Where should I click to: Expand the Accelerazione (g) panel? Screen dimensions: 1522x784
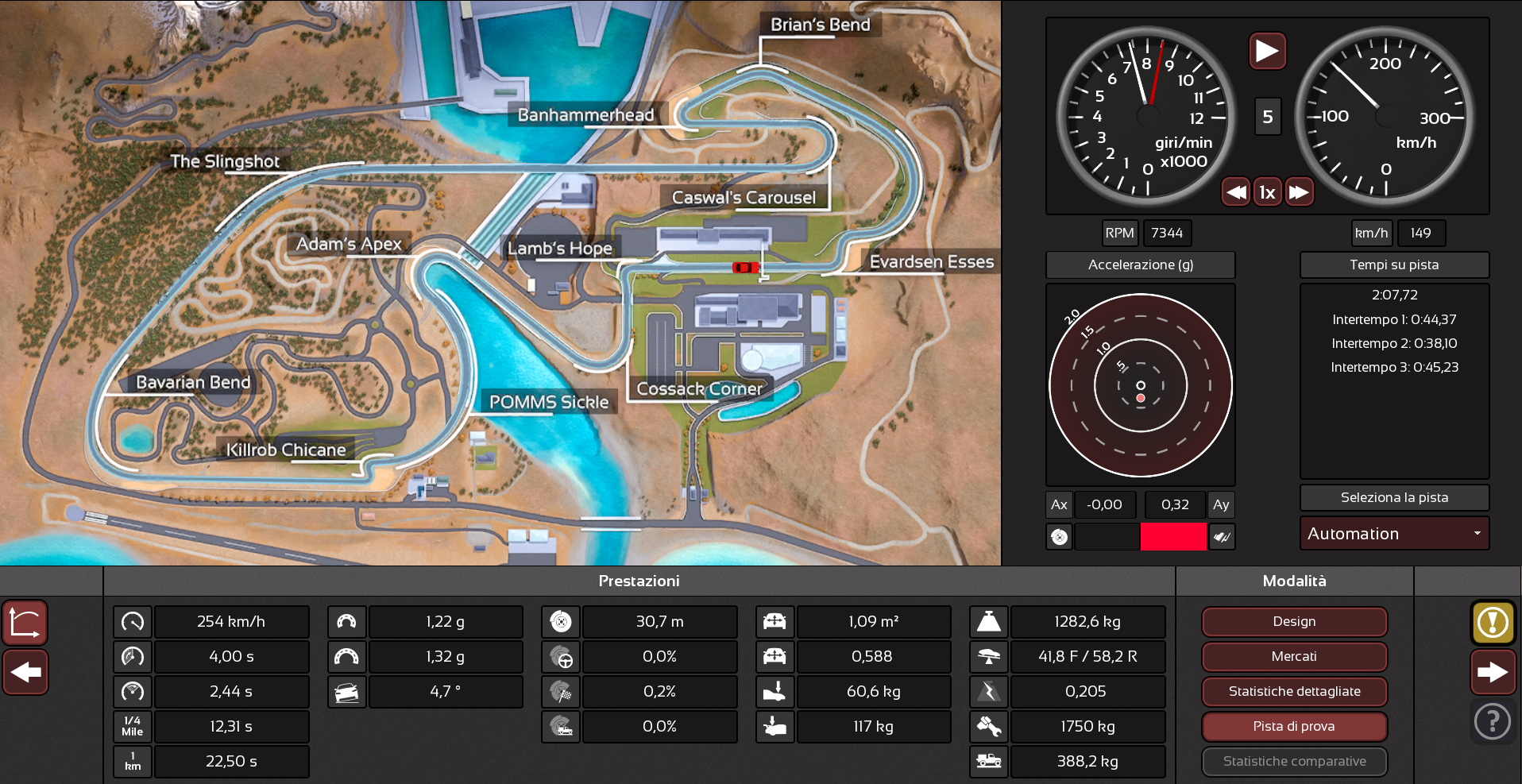(x=1140, y=265)
